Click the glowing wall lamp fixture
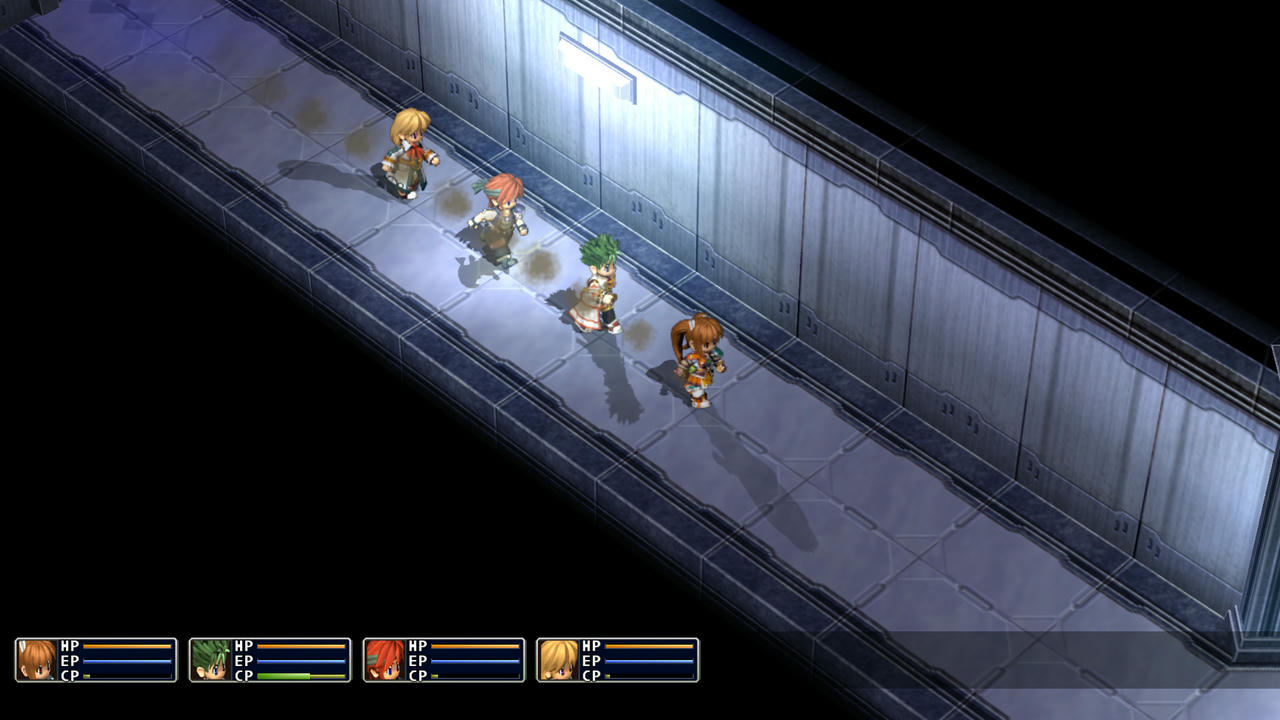Image resolution: width=1280 pixels, height=720 pixels. [592, 62]
